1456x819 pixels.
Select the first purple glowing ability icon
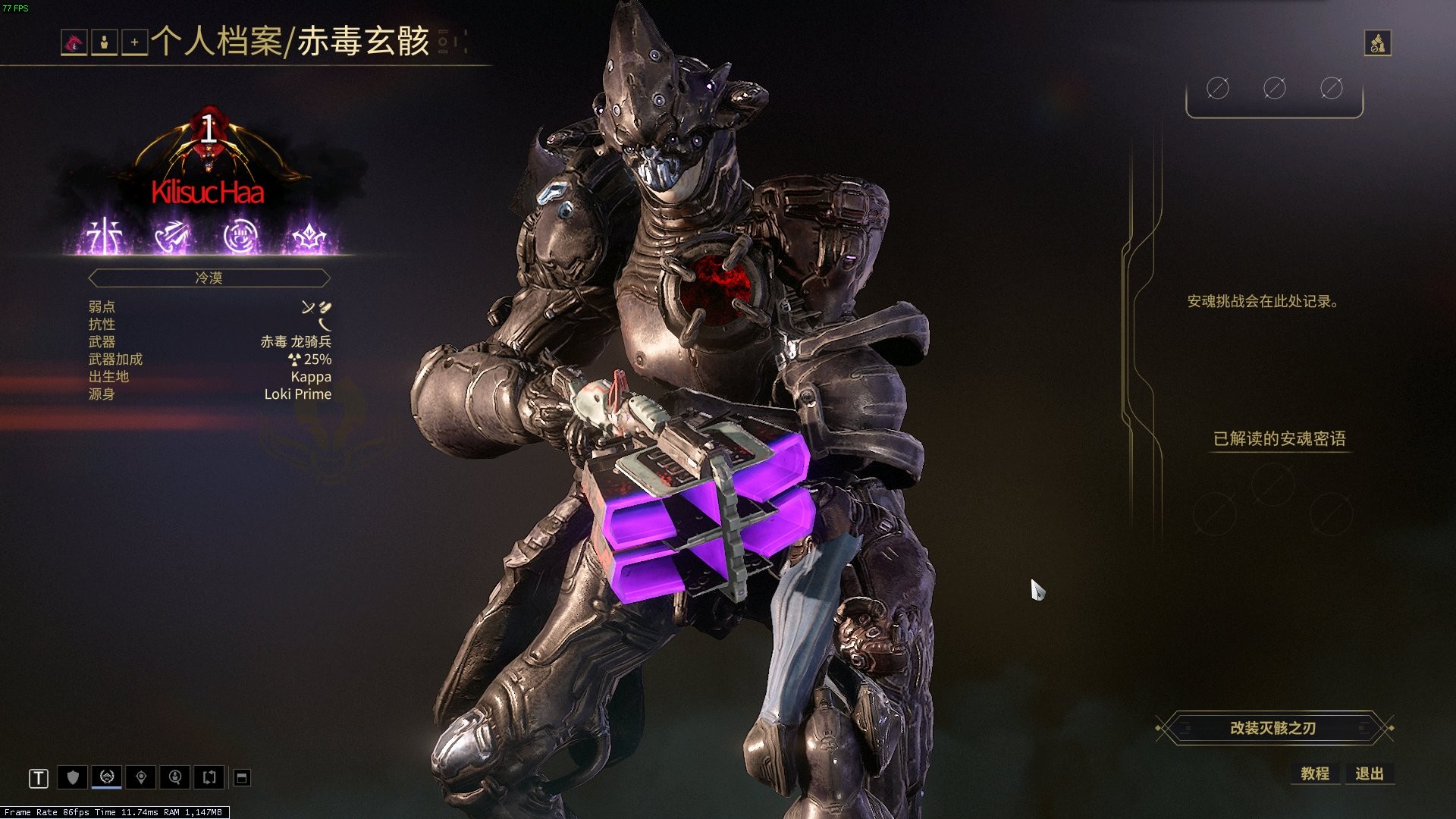click(105, 237)
